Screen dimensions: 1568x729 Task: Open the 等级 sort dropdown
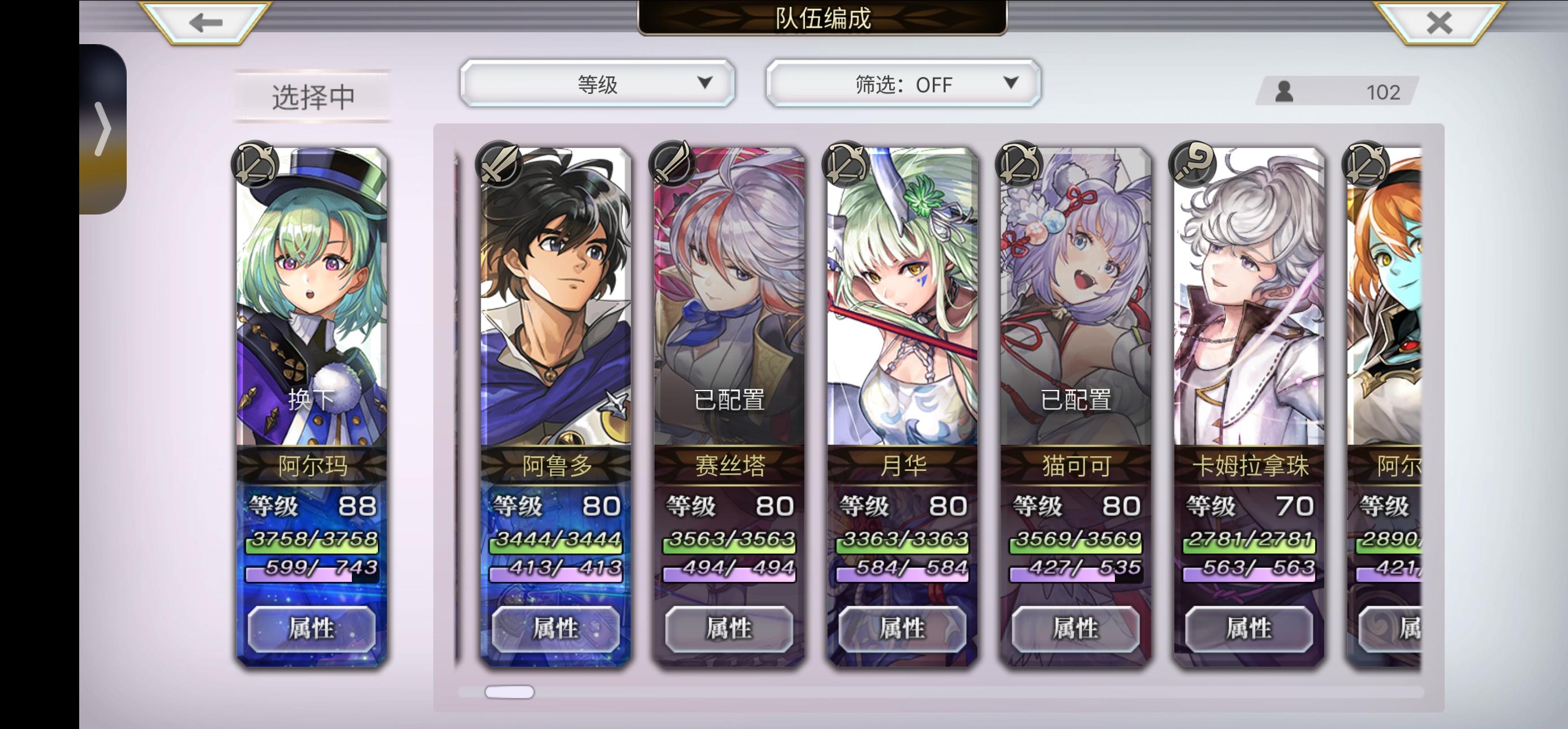tap(597, 85)
